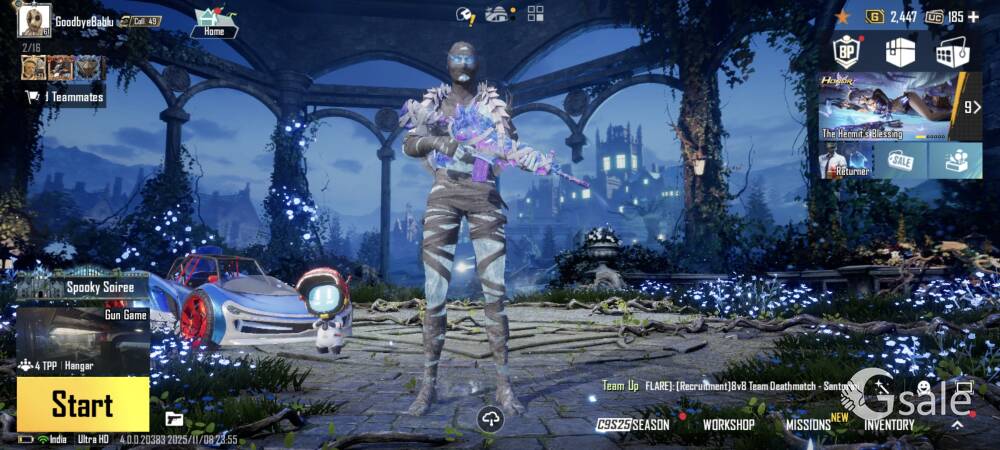Enter the Workshop menu
This screenshot has width=1000, height=450.
[728, 424]
